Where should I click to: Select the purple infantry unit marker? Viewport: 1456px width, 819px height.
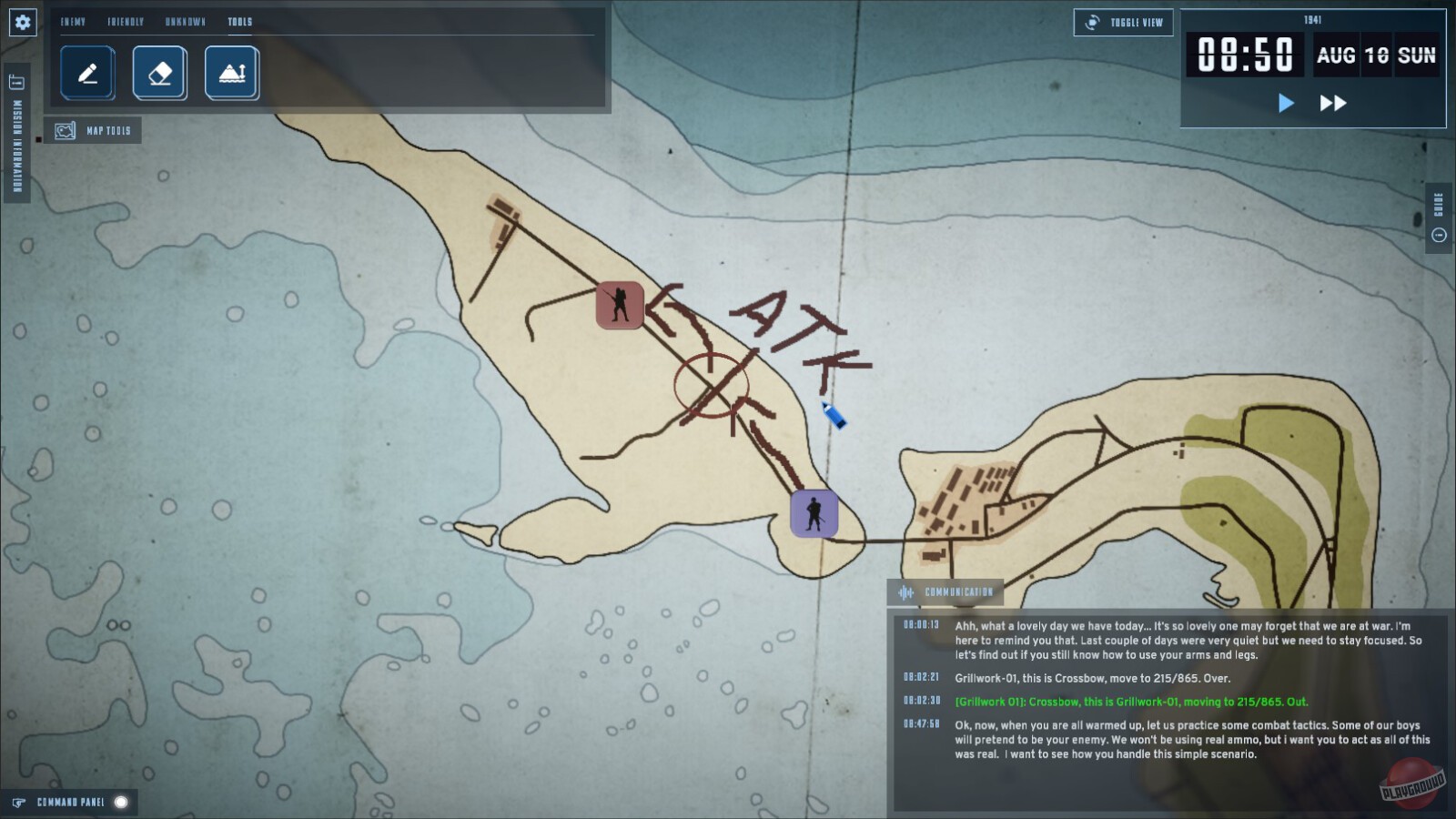click(x=813, y=512)
